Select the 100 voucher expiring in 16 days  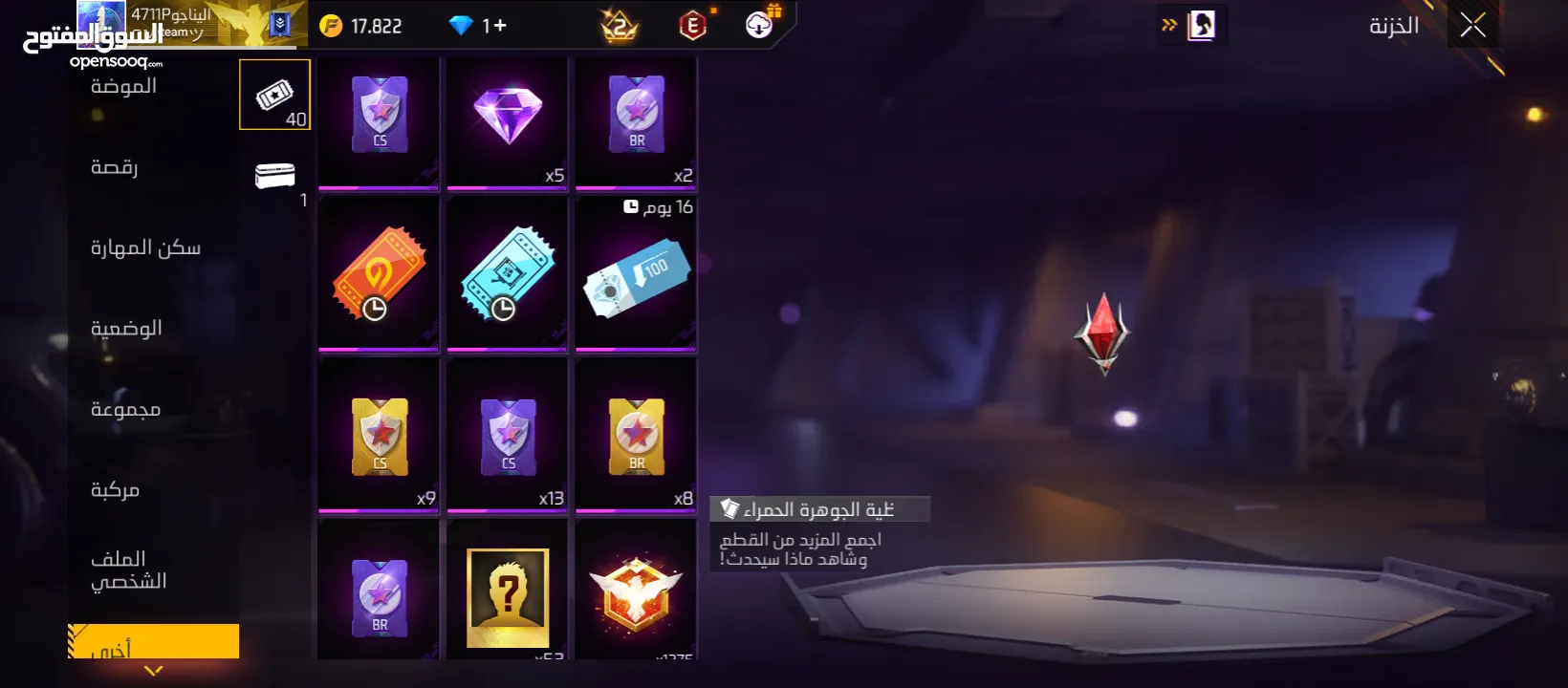click(x=636, y=279)
